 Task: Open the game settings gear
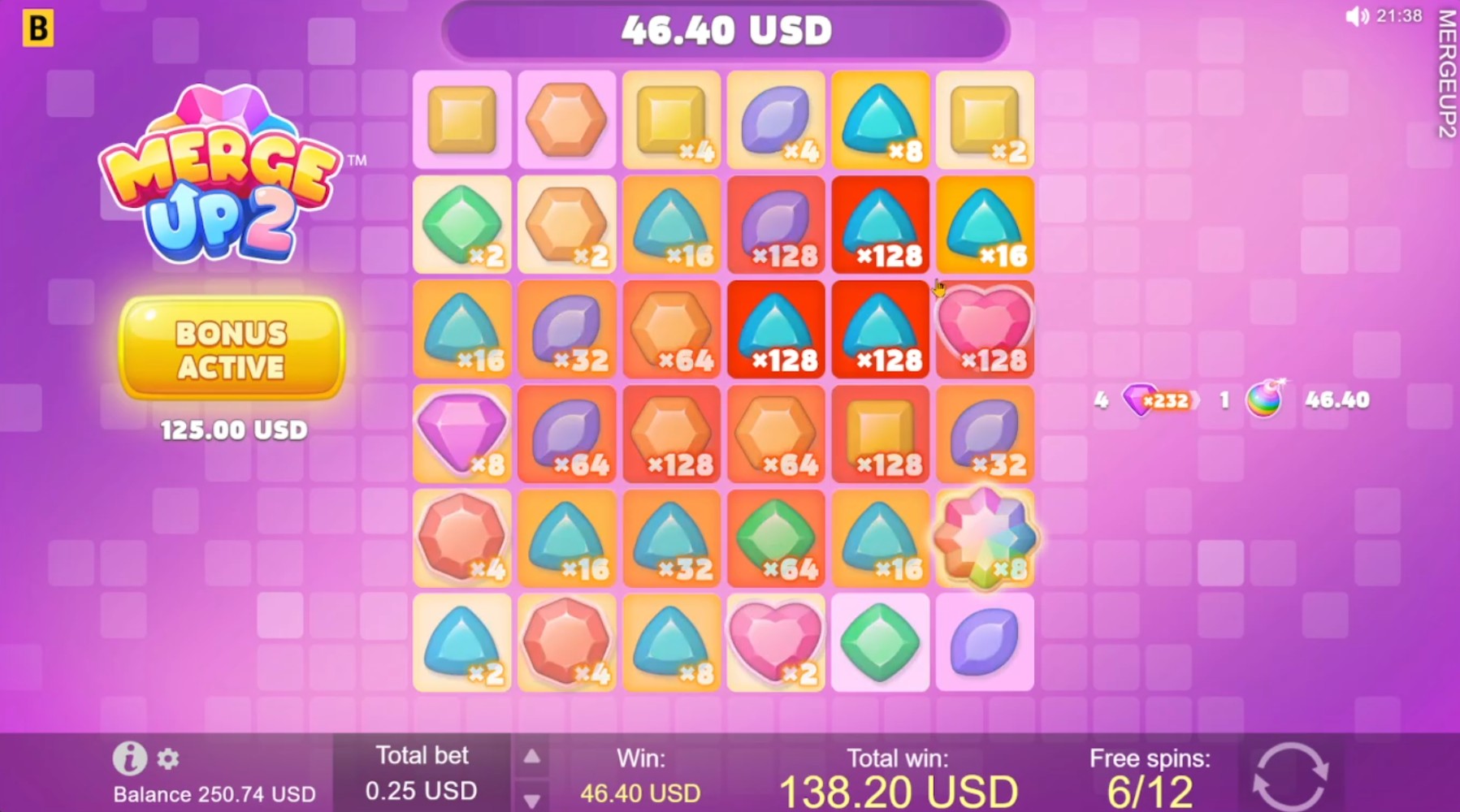[168, 760]
